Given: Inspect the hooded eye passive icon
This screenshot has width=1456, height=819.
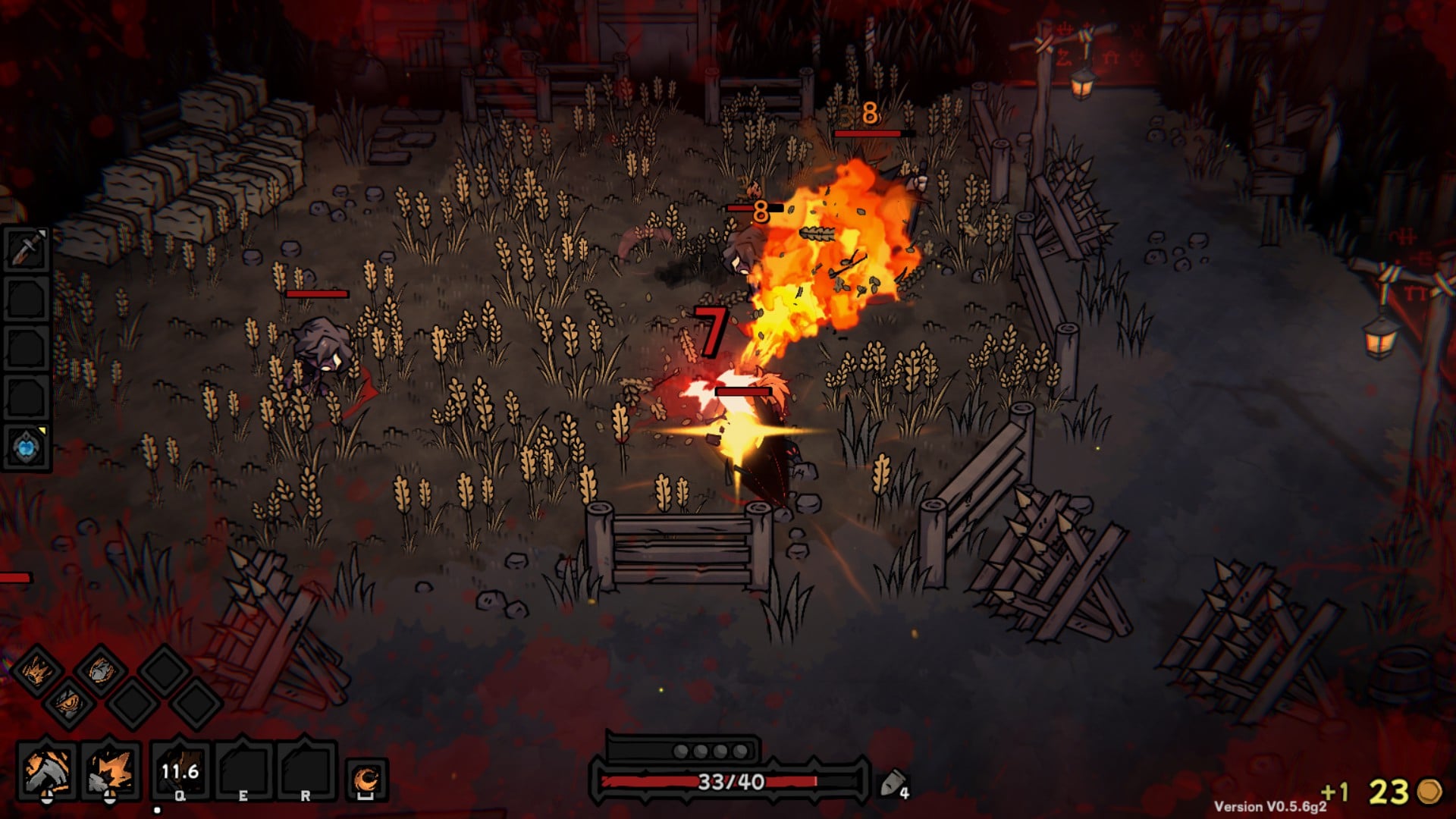Looking at the screenshot, I should 68,703.
